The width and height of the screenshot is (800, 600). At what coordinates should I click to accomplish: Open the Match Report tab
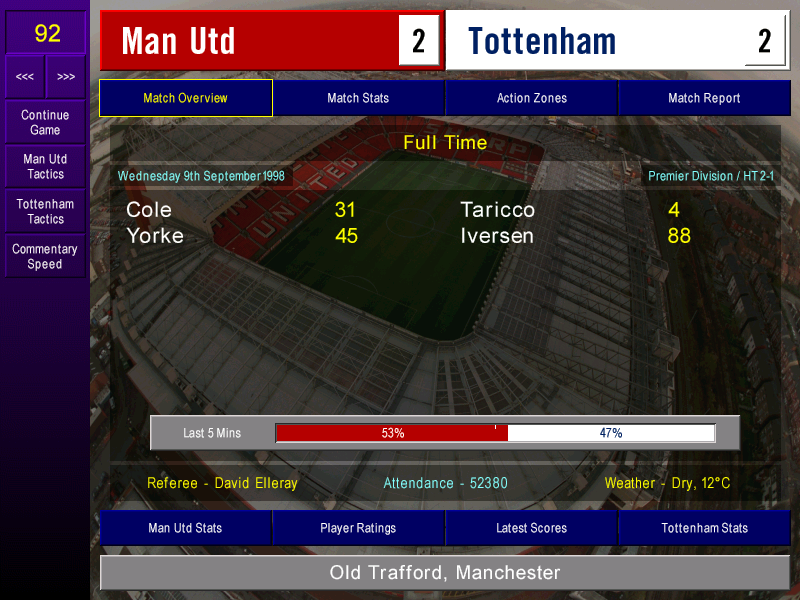pyautogui.click(x=704, y=98)
